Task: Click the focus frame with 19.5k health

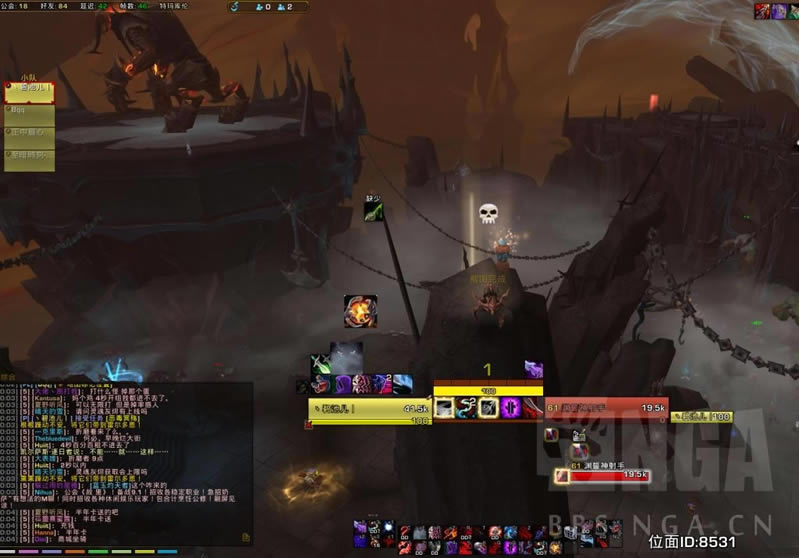Action: click(x=610, y=475)
